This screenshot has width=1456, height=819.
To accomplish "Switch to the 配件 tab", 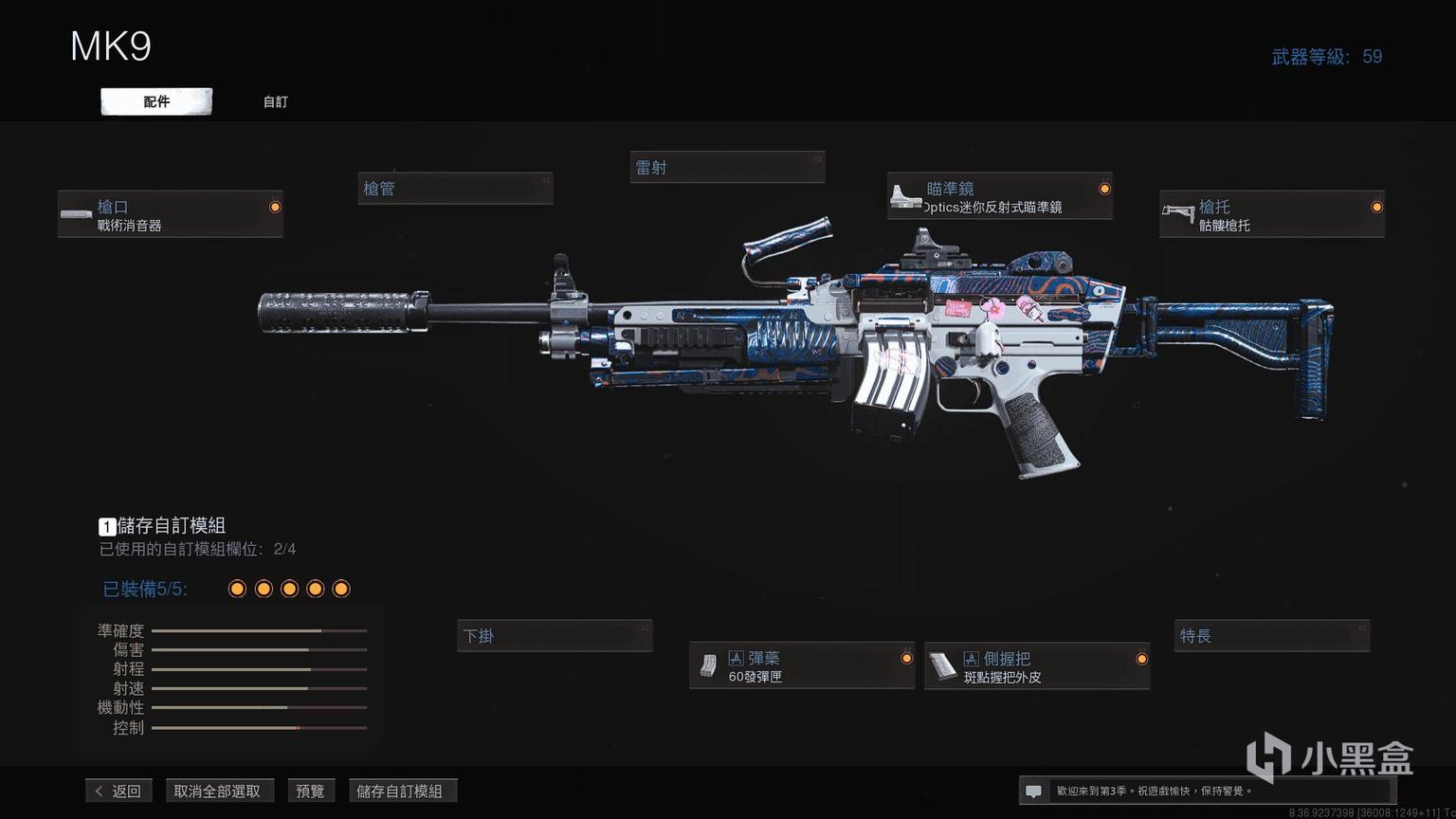I will coord(156,101).
